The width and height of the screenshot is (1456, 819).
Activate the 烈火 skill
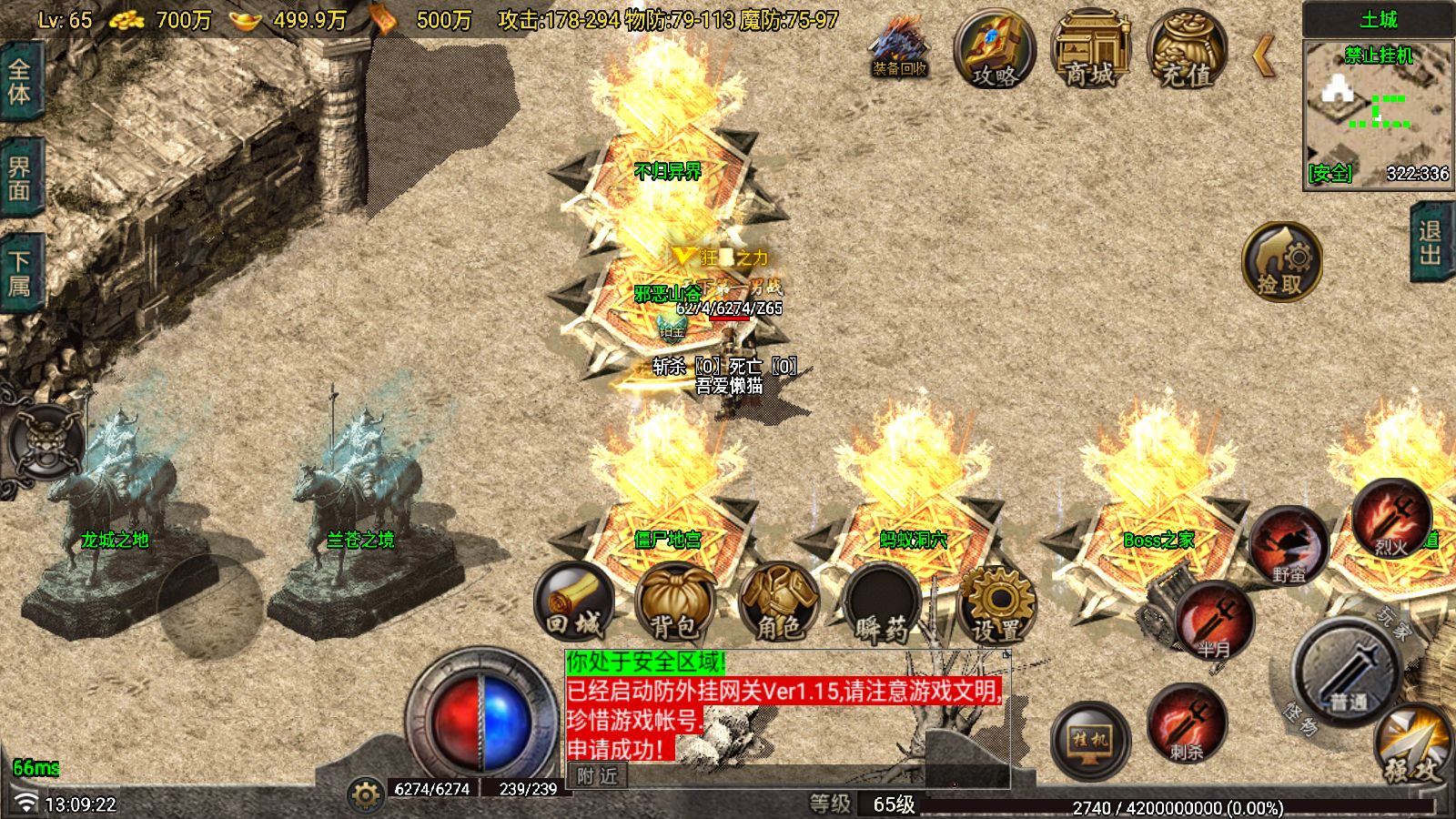pos(1390,521)
